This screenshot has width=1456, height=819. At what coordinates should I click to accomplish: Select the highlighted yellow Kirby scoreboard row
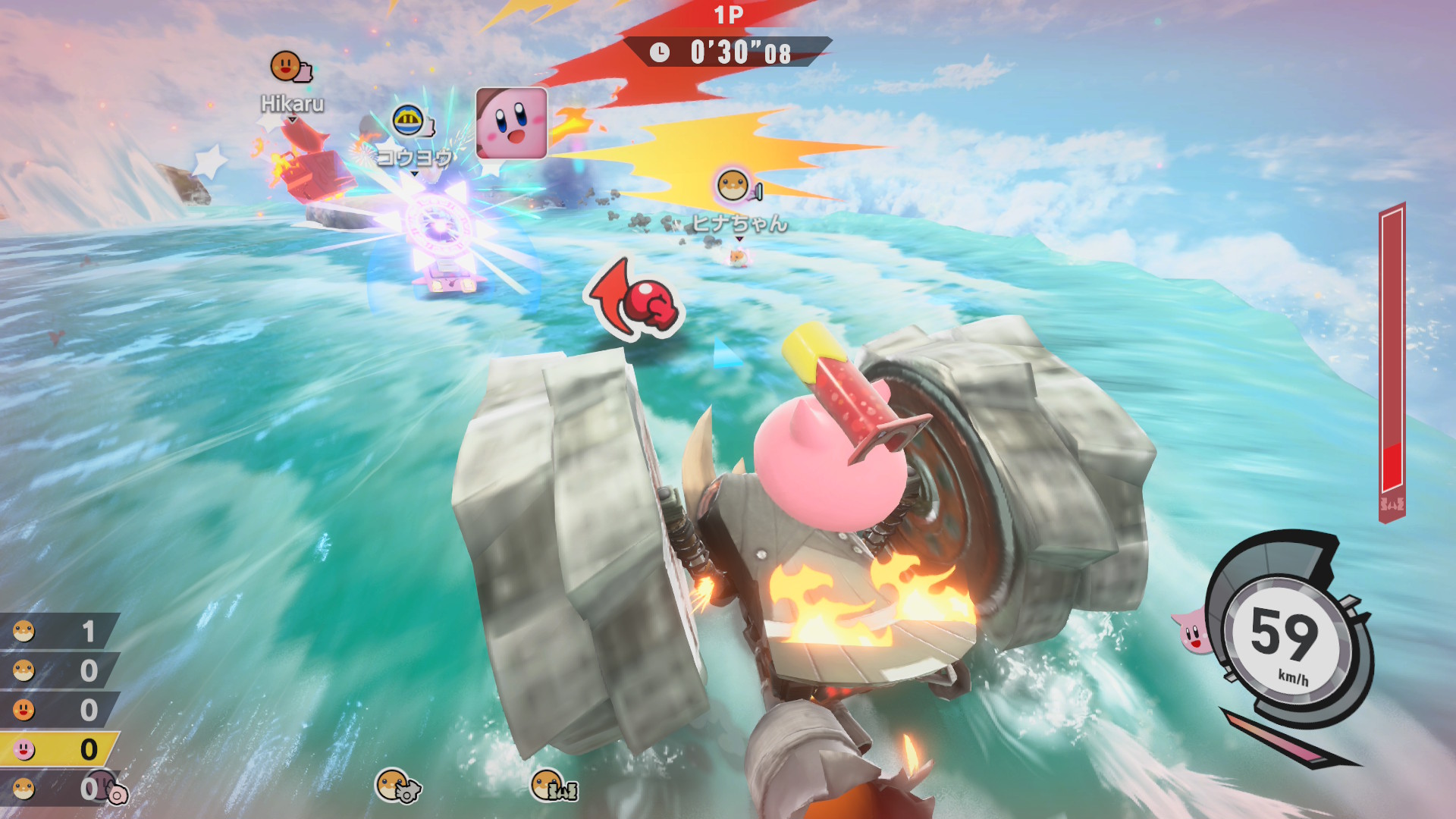58,749
